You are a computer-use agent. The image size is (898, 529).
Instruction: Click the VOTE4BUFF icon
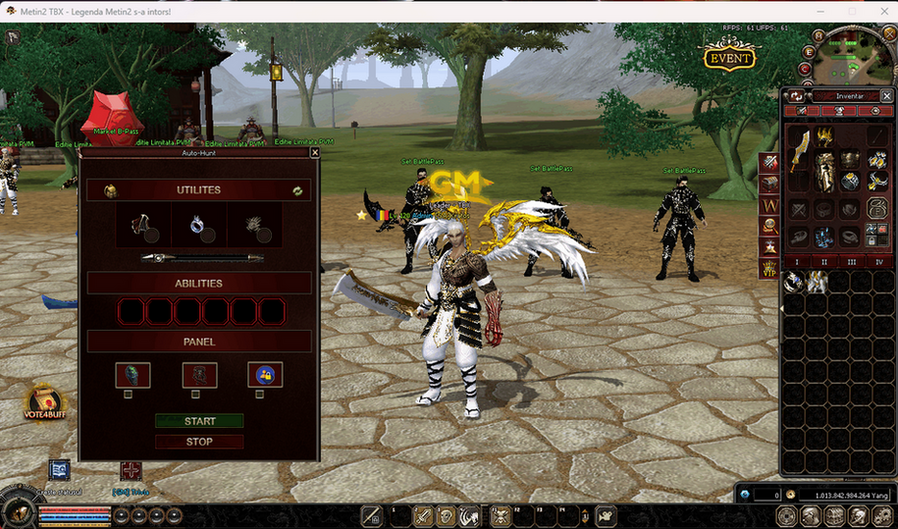43,402
